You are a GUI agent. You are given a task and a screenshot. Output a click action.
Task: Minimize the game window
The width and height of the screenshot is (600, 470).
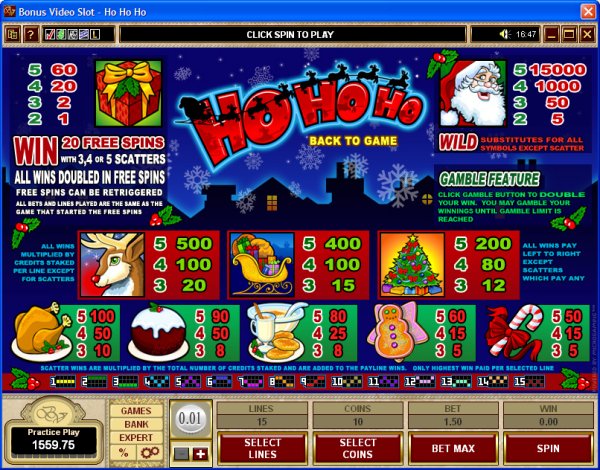click(551, 35)
